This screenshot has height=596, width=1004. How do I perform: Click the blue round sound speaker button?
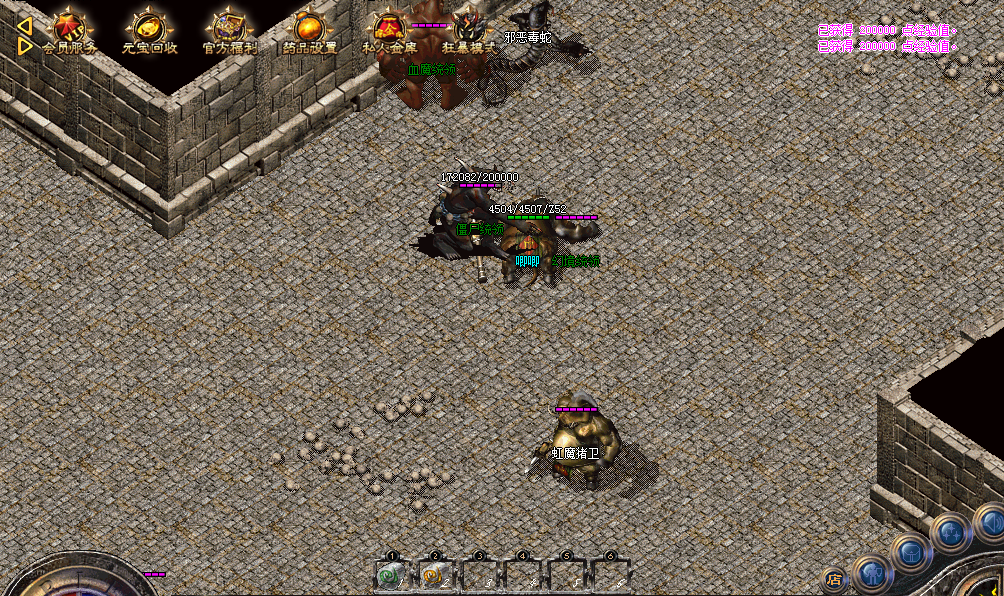coord(989,520)
